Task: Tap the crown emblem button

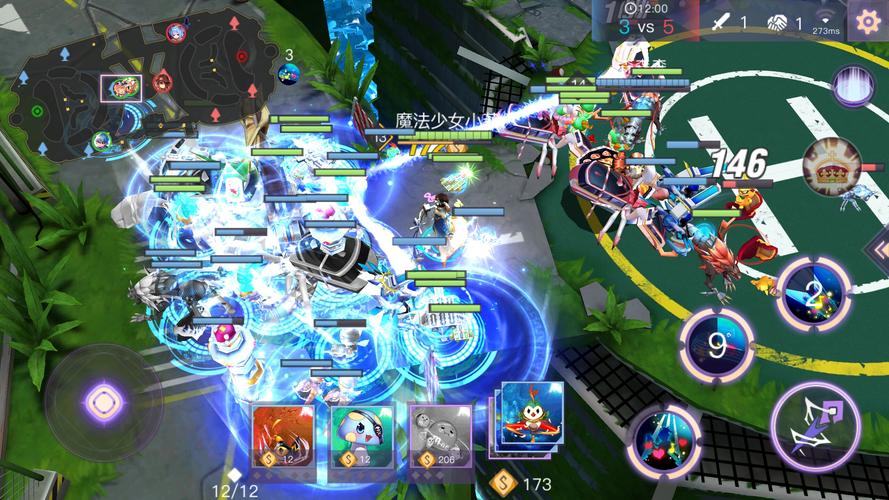Action: click(832, 166)
